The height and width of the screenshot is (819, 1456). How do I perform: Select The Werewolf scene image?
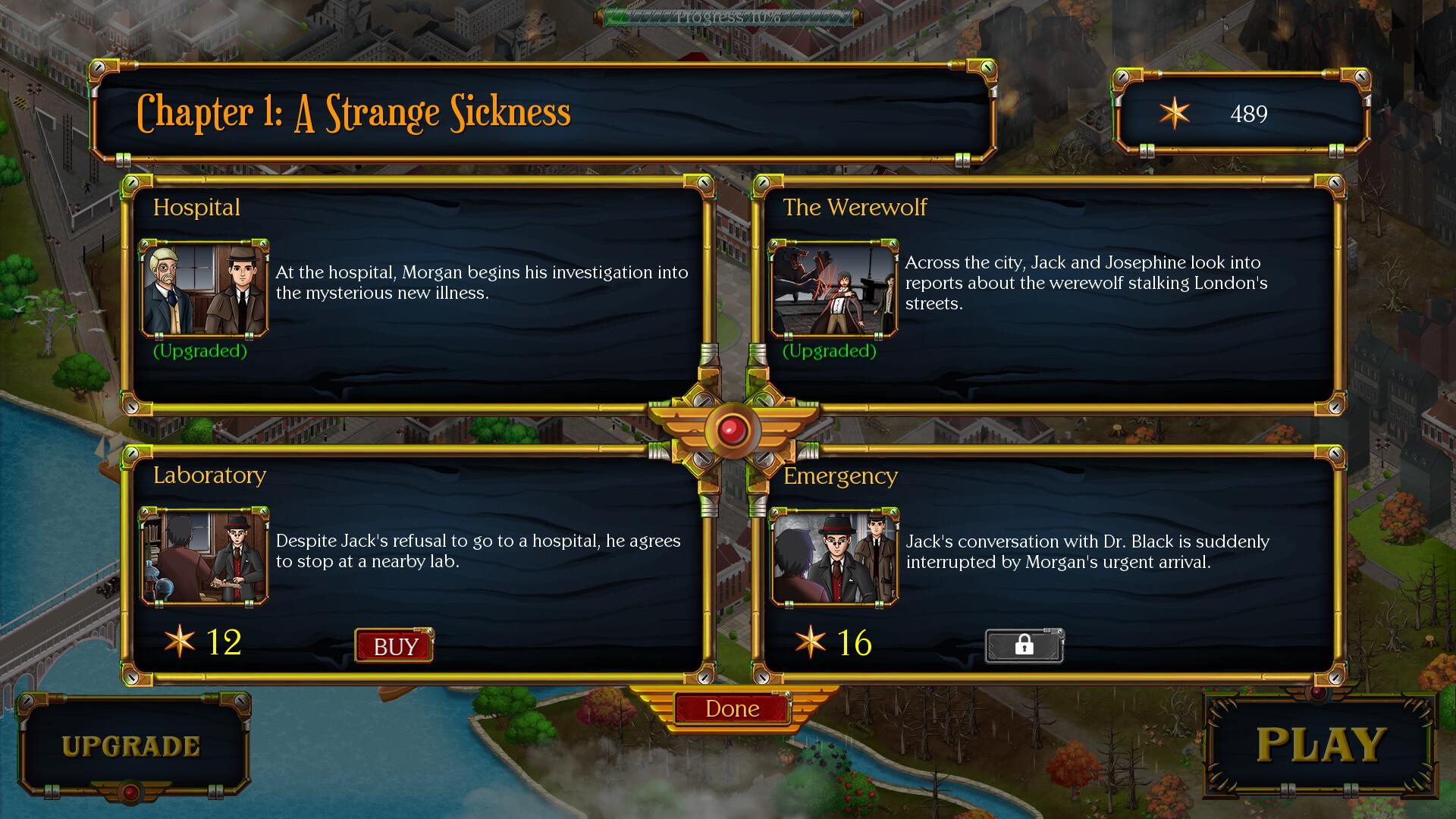coord(831,288)
